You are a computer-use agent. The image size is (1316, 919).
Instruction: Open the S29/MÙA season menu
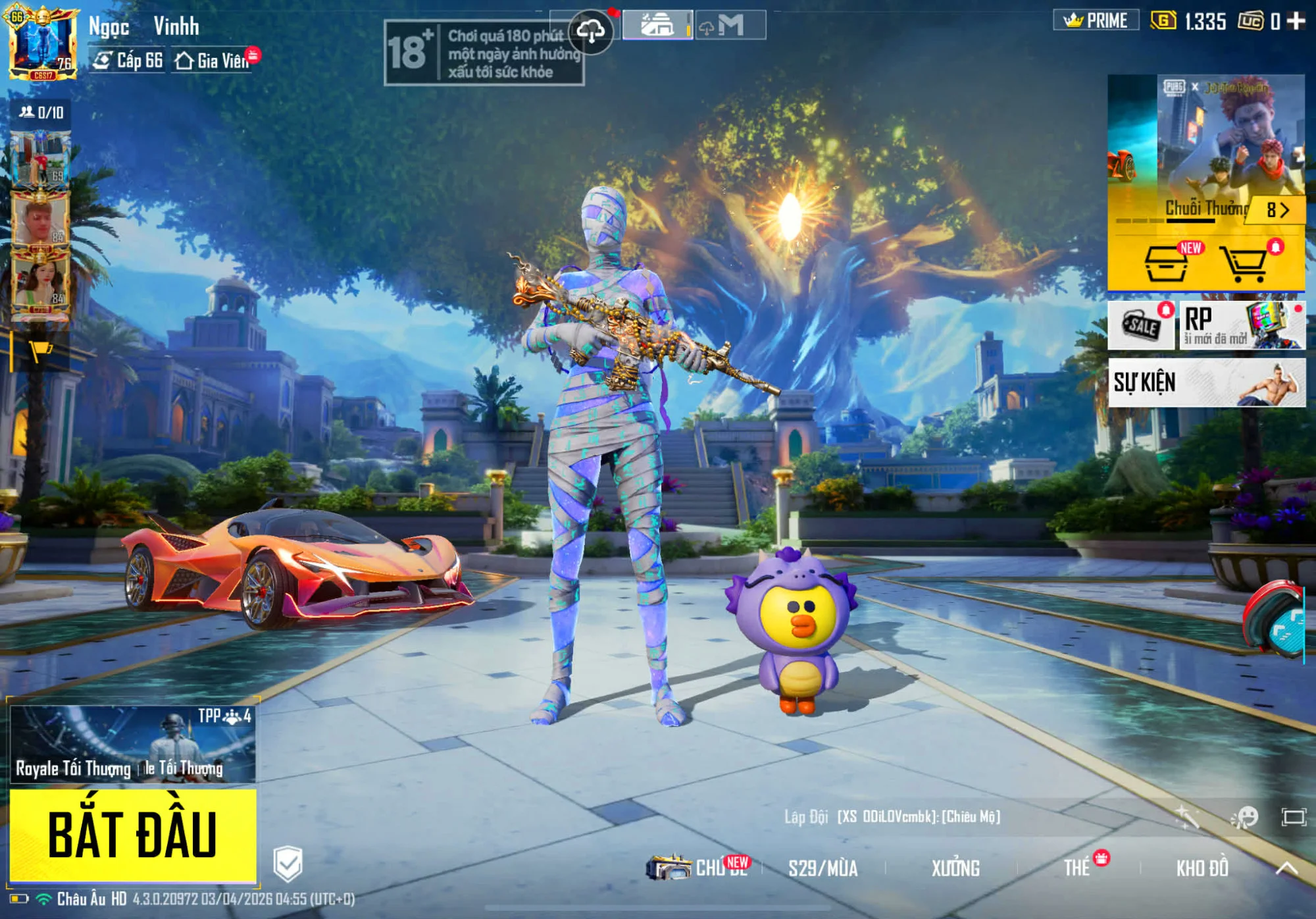(x=822, y=868)
